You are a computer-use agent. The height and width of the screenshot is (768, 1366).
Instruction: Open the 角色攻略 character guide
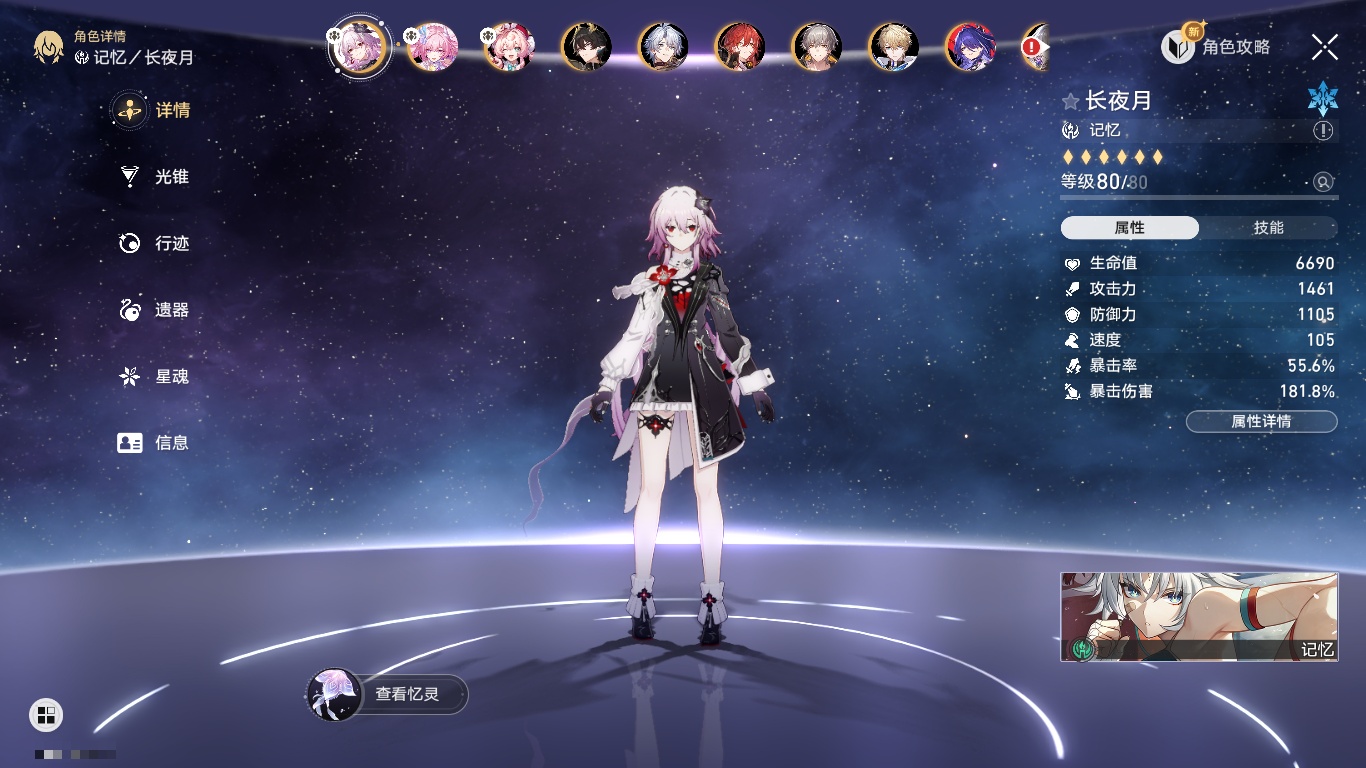tap(1217, 46)
